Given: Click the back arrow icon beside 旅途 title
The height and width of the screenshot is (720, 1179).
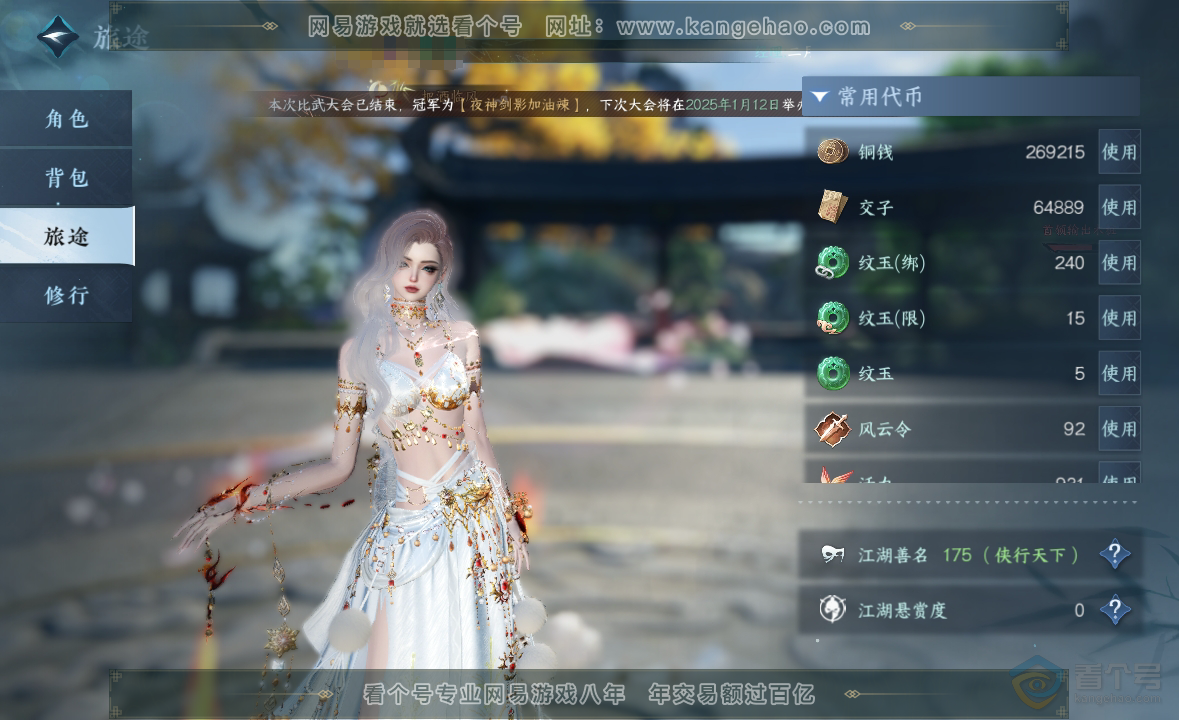Looking at the screenshot, I should click(57, 36).
